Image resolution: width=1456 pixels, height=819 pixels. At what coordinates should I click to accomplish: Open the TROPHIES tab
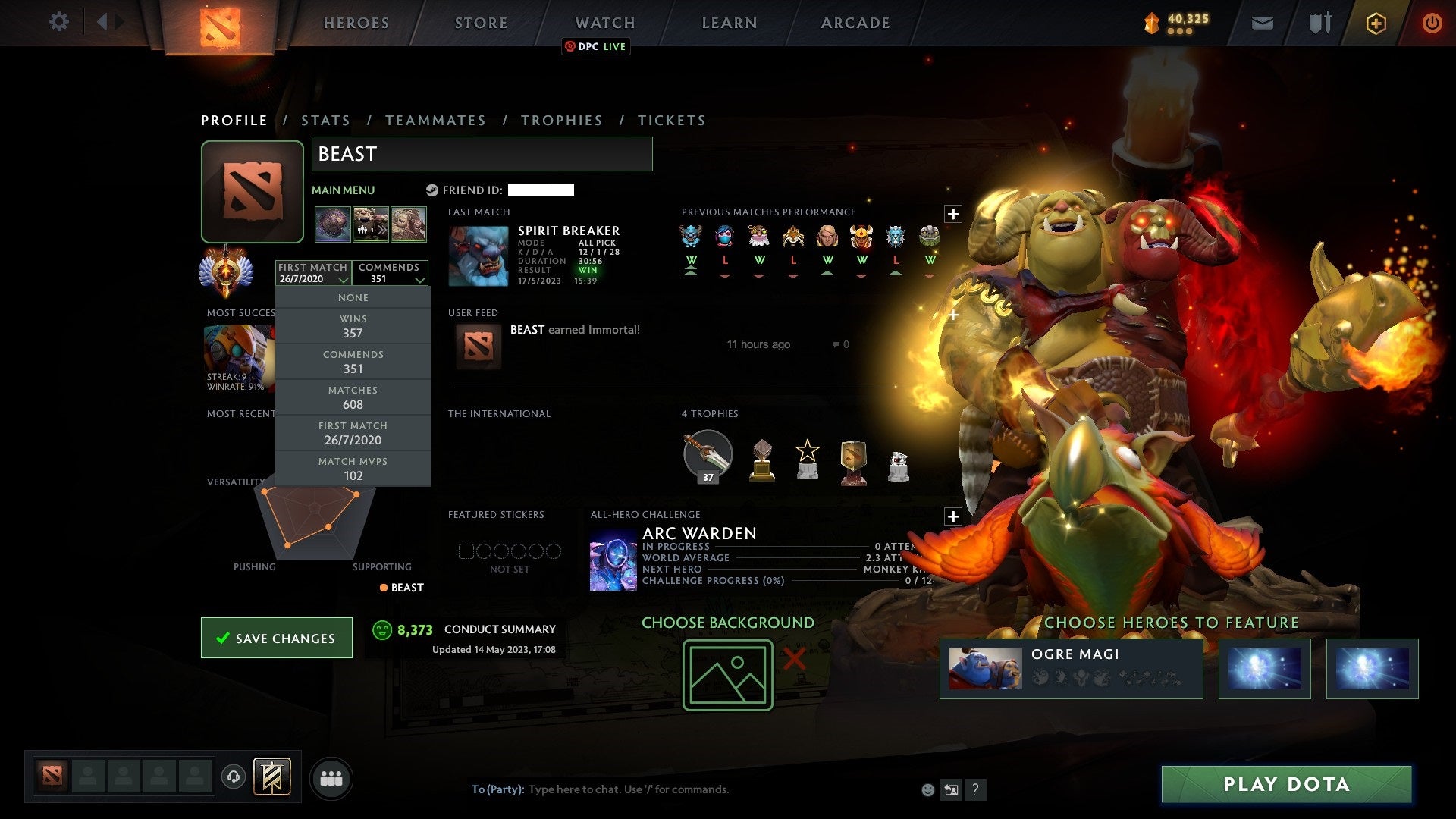point(562,120)
